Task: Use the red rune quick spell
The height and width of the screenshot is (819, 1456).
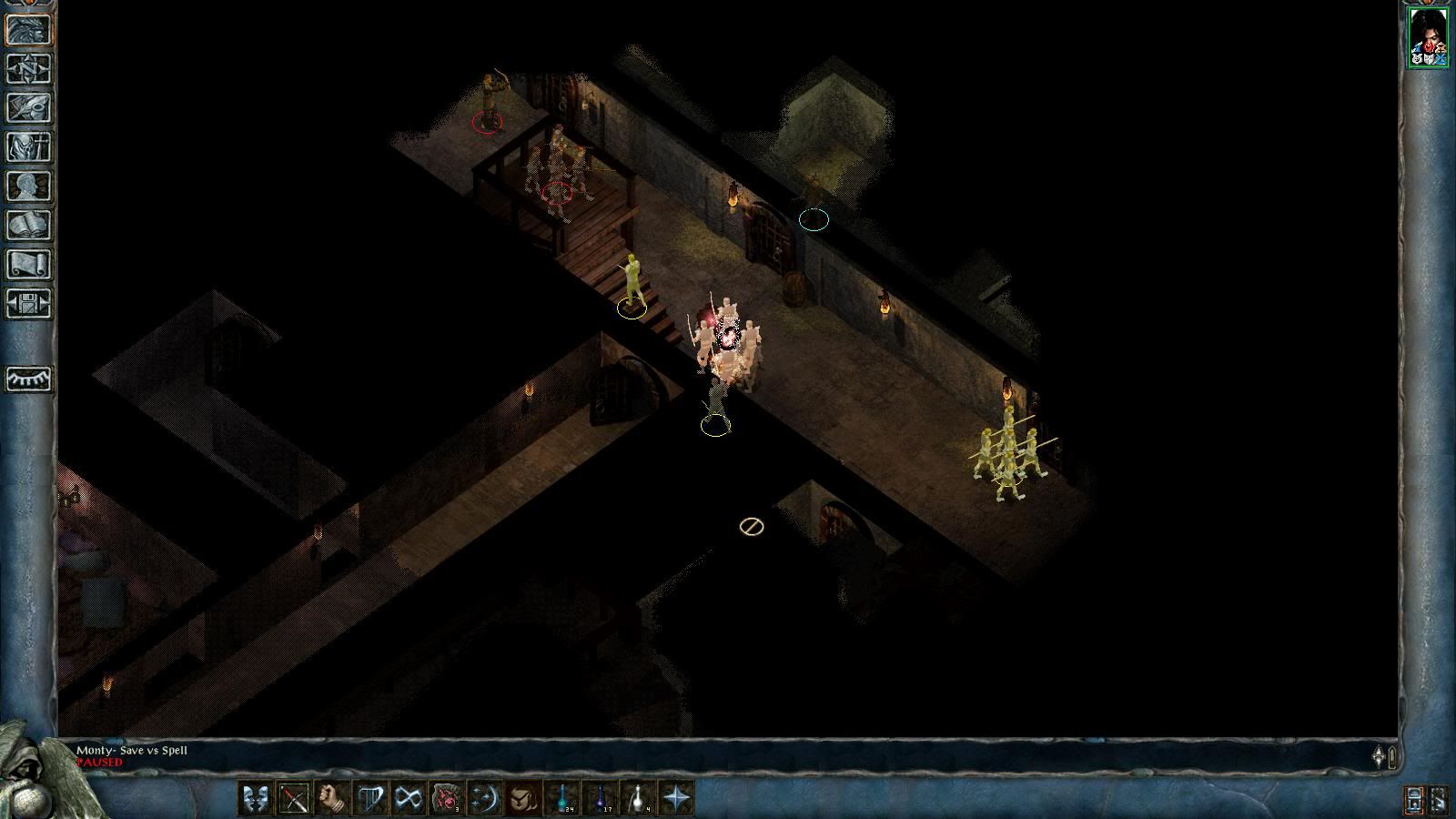Action: pos(447,799)
